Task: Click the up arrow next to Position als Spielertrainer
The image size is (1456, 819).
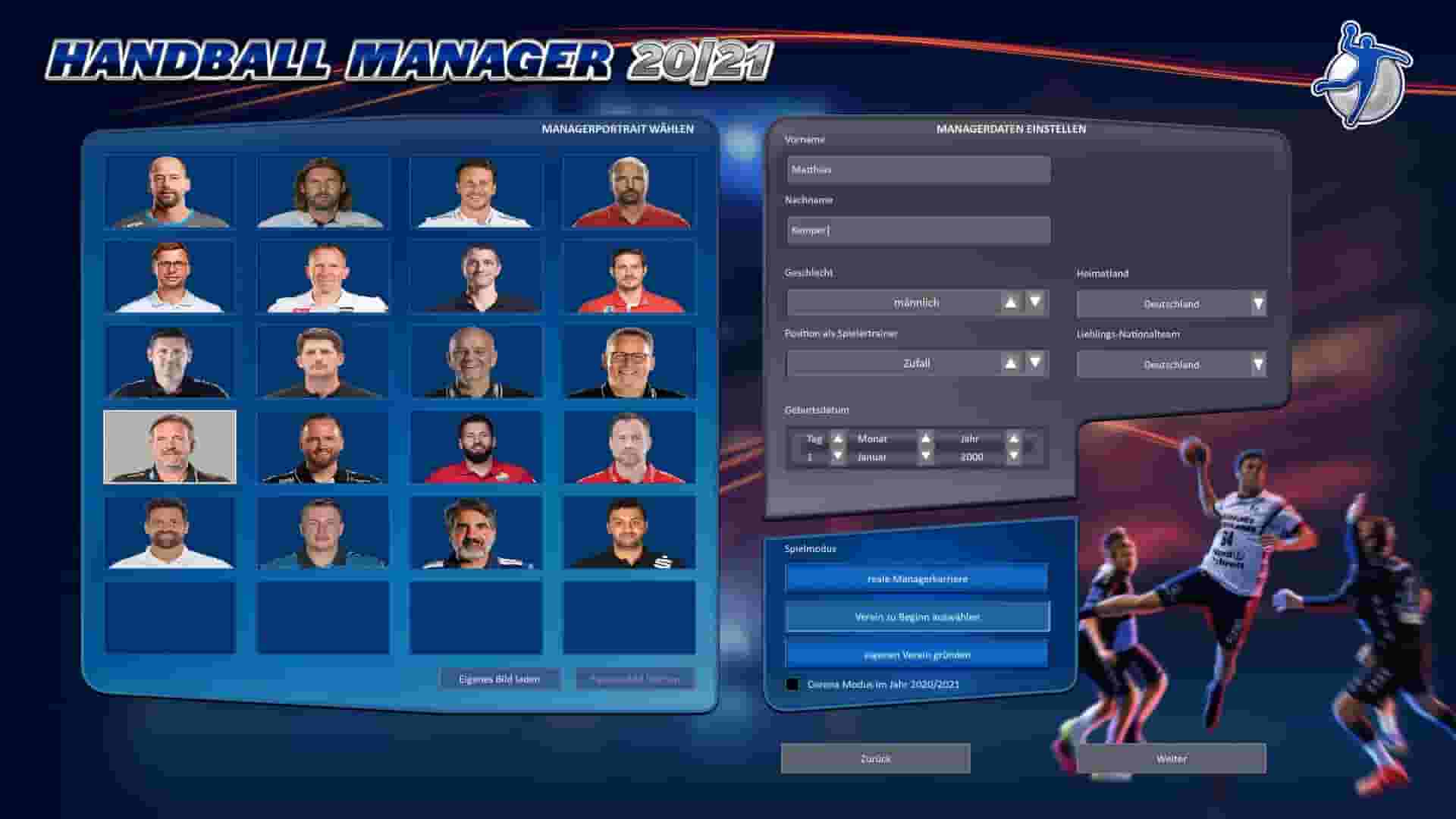Action: [1009, 362]
